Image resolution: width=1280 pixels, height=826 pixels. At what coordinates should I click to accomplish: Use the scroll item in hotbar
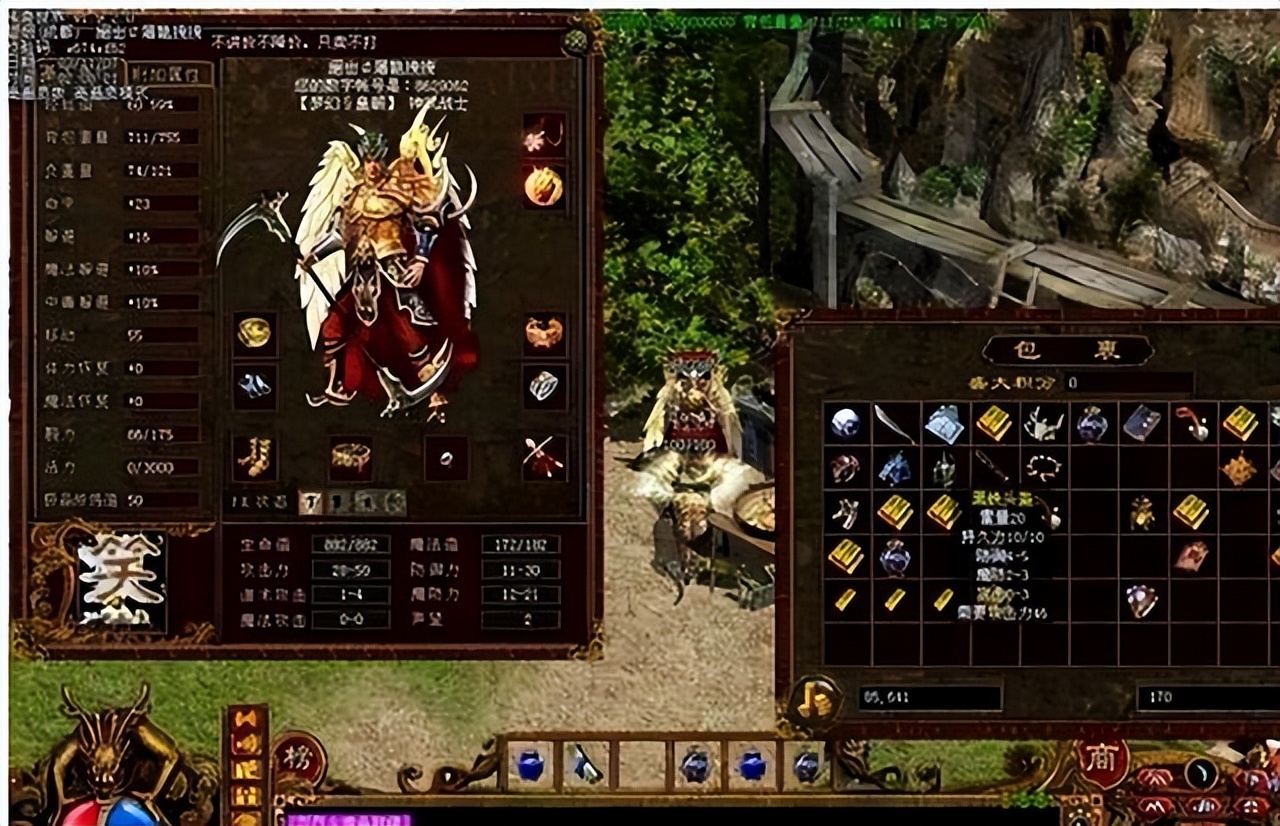(585, 767)
